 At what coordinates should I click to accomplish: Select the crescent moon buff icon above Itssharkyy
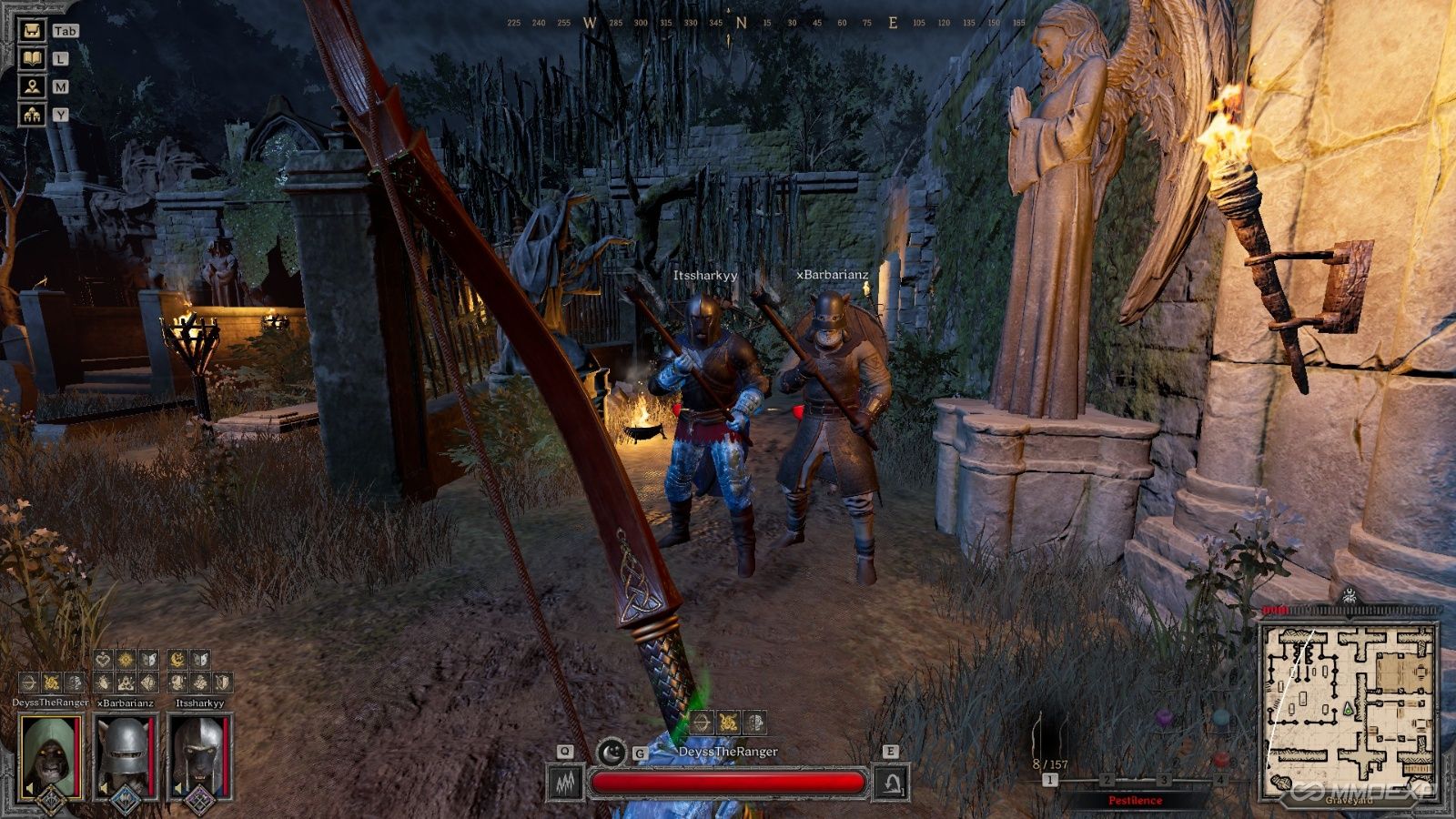177,659
